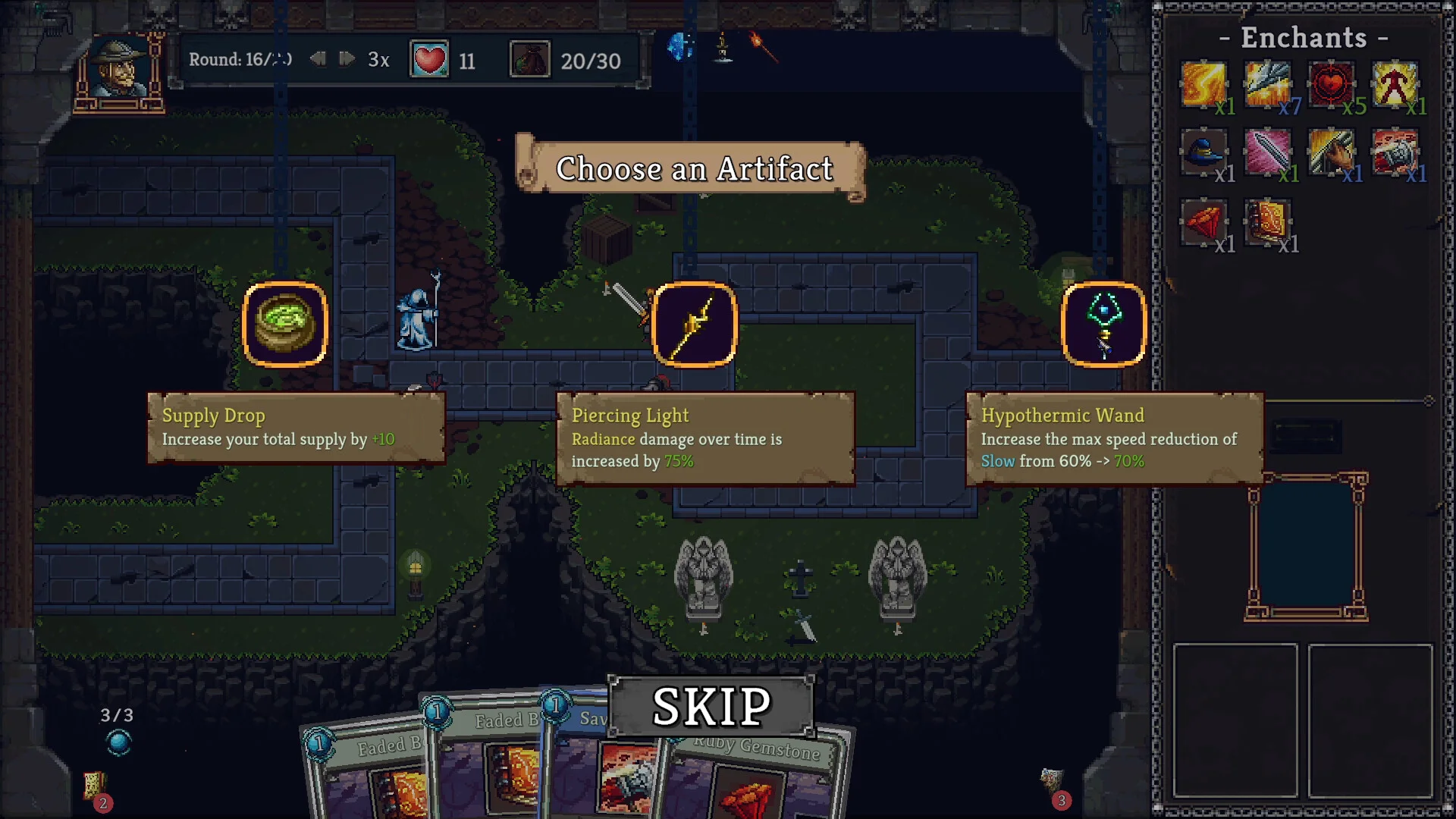Decrease game speed with the left arrow
Image resolution: width=1456 pixels, height=819 pixels.
318,59
